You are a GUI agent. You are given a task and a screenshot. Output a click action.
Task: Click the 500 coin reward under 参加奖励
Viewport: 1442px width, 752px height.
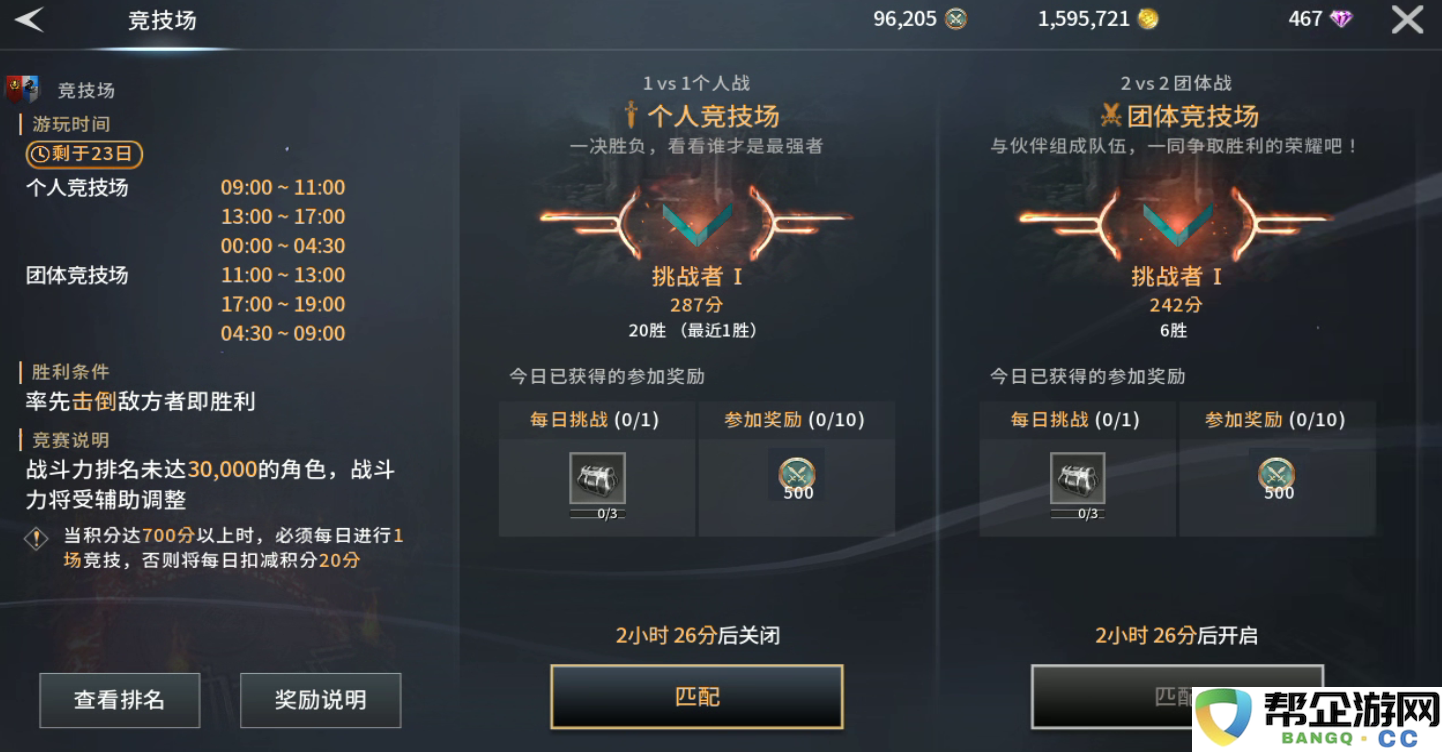point(796,476)
